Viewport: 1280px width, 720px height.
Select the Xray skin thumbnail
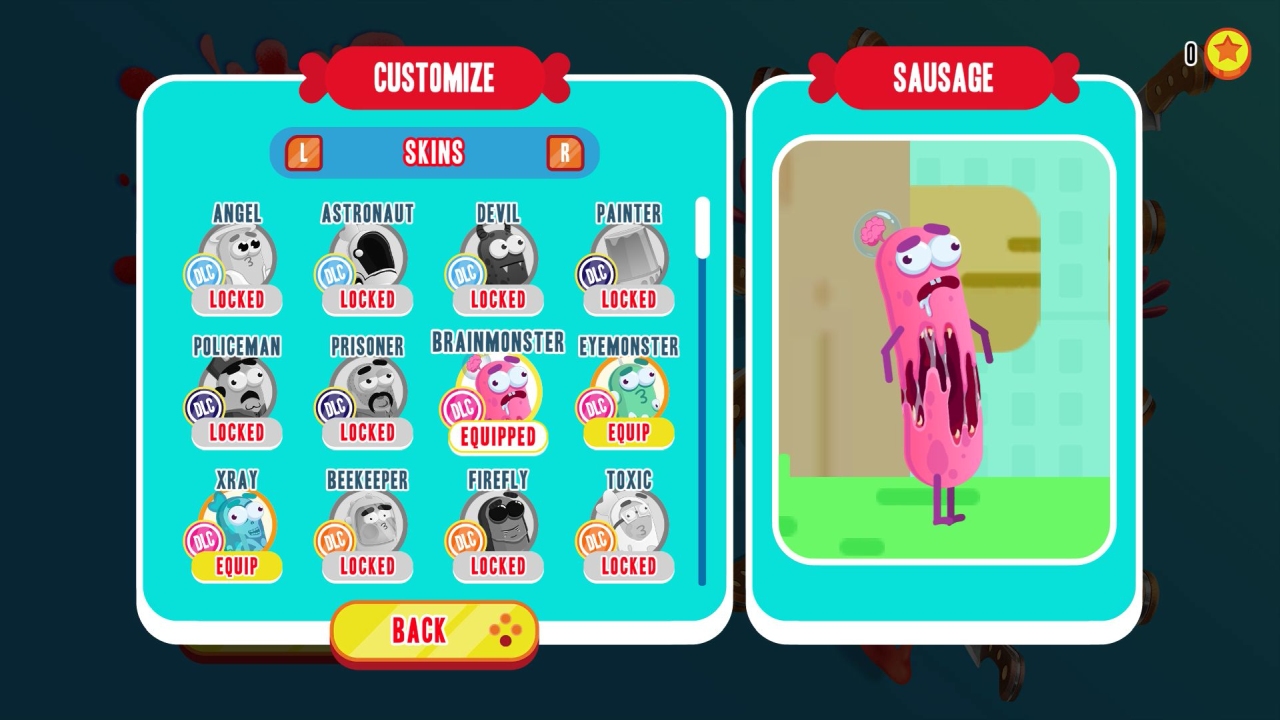point(235,521)
